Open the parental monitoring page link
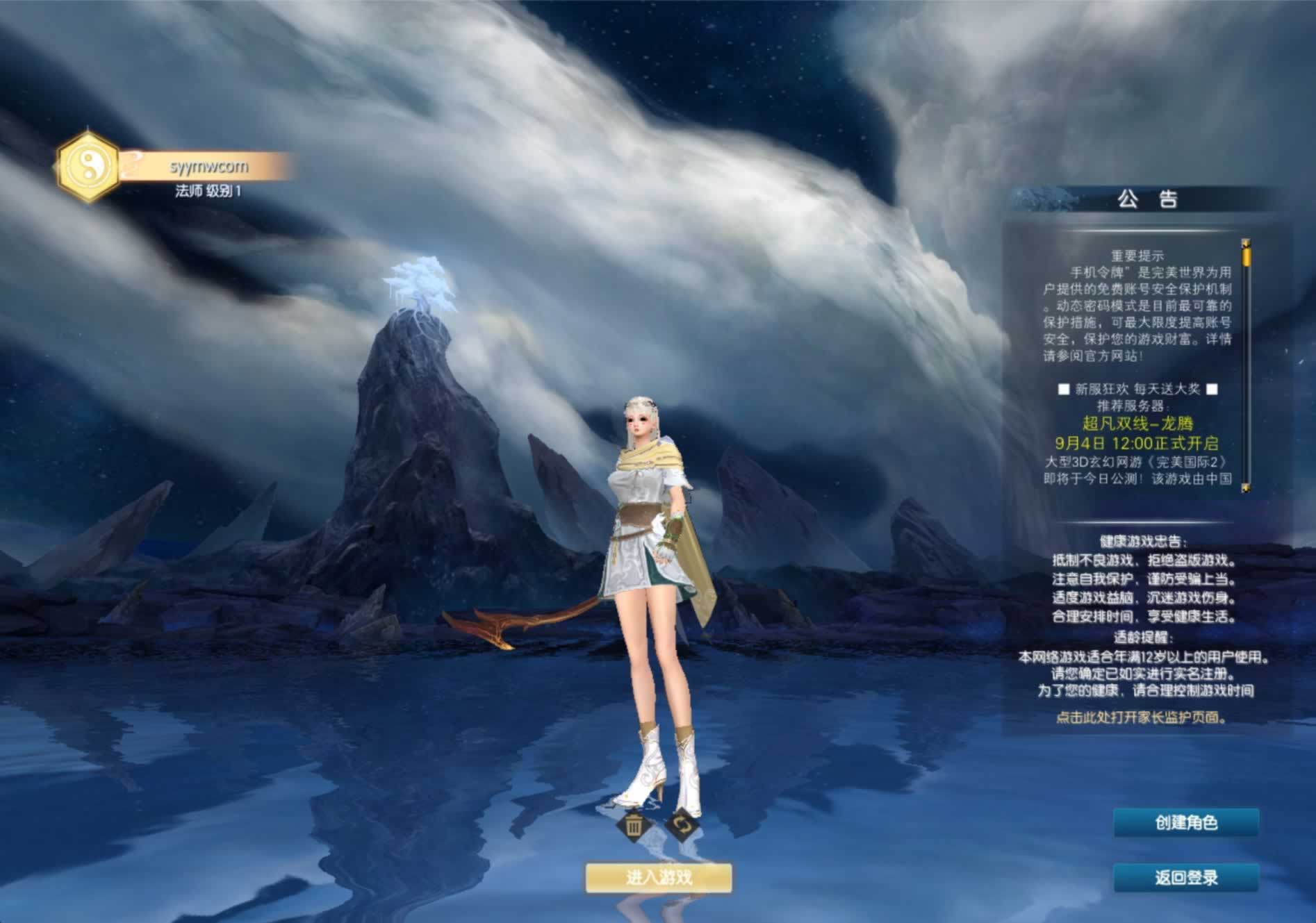 [x=1140, y=718]
